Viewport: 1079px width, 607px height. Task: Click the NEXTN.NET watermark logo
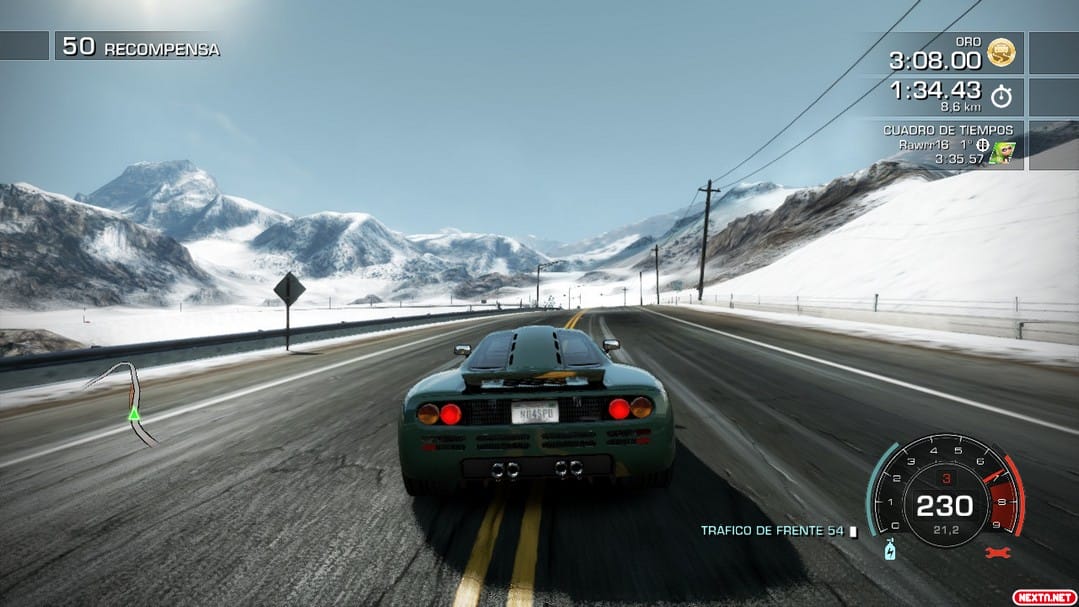point(1044,596)
